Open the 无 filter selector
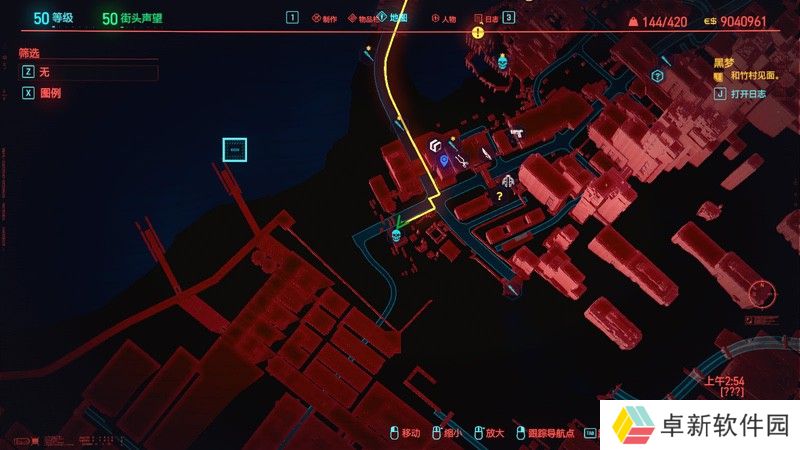 coord(88,72)
